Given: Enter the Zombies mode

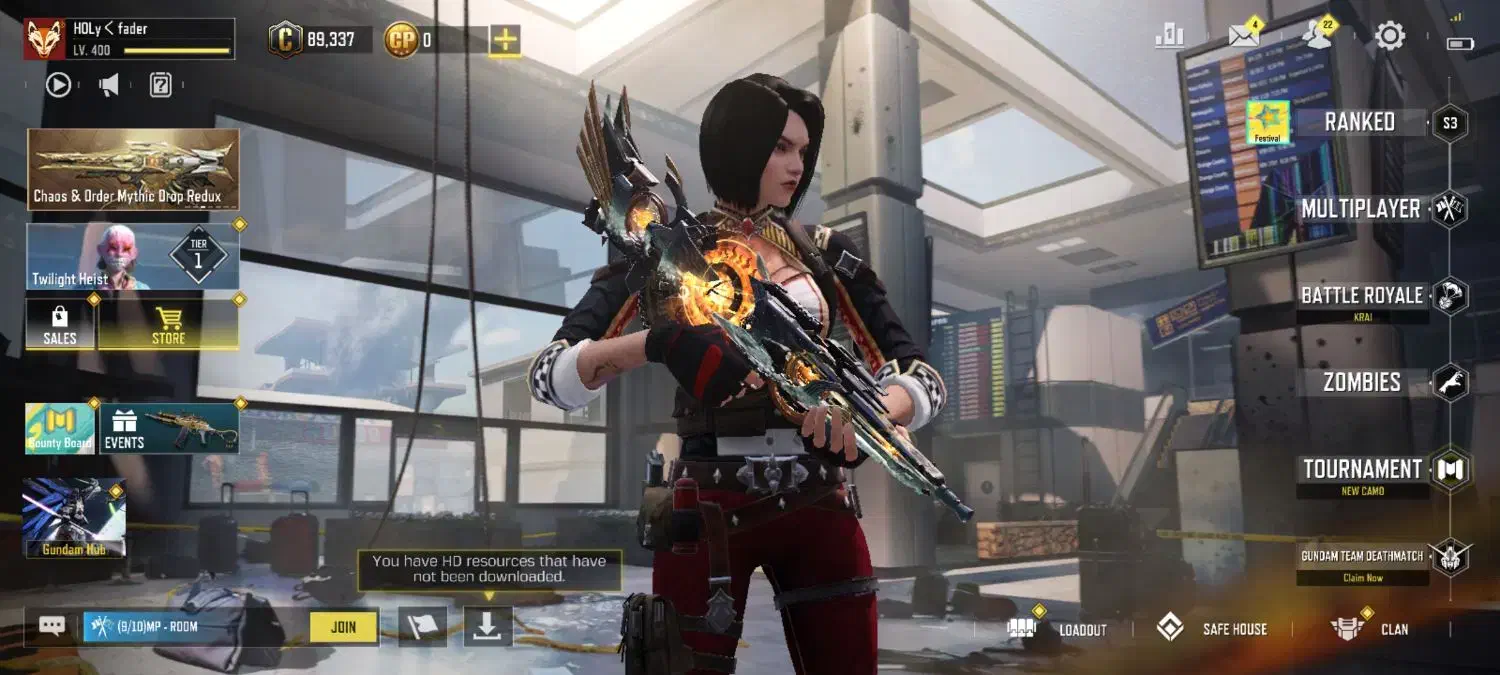Looking at the screenshot, I should 1361,382.
